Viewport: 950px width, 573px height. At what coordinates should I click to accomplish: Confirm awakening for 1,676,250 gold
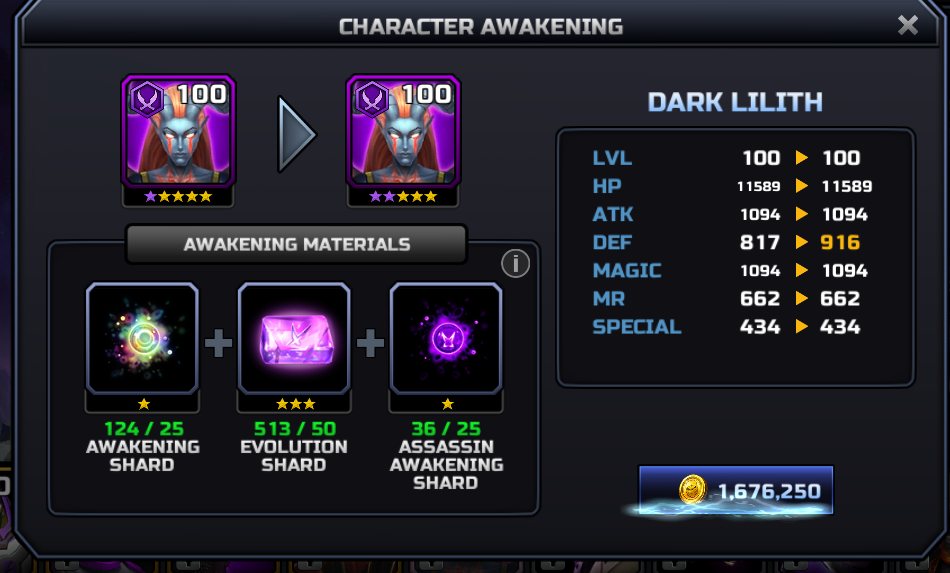click(x=736, y=491)
